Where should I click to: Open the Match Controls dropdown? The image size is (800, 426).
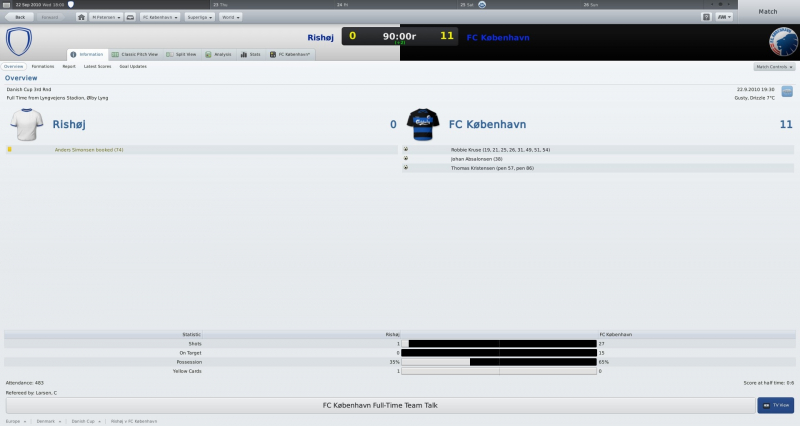(x=774, y=66)
